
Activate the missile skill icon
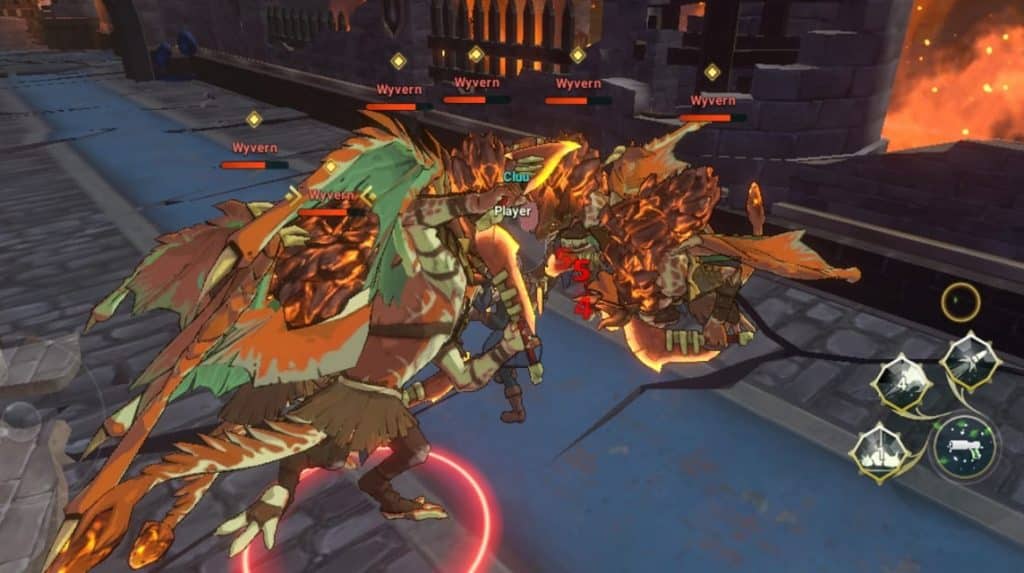972,362
